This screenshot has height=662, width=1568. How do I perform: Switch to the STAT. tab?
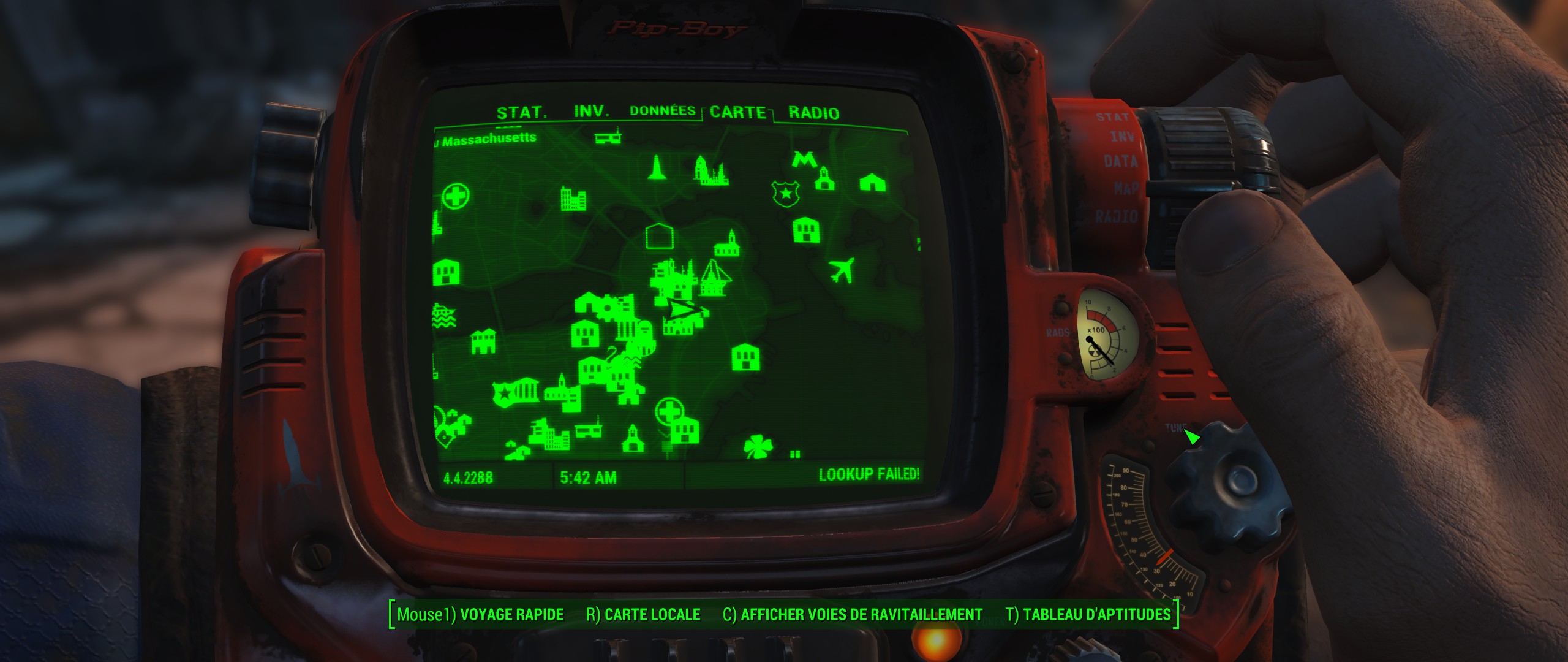coord(521,113)
